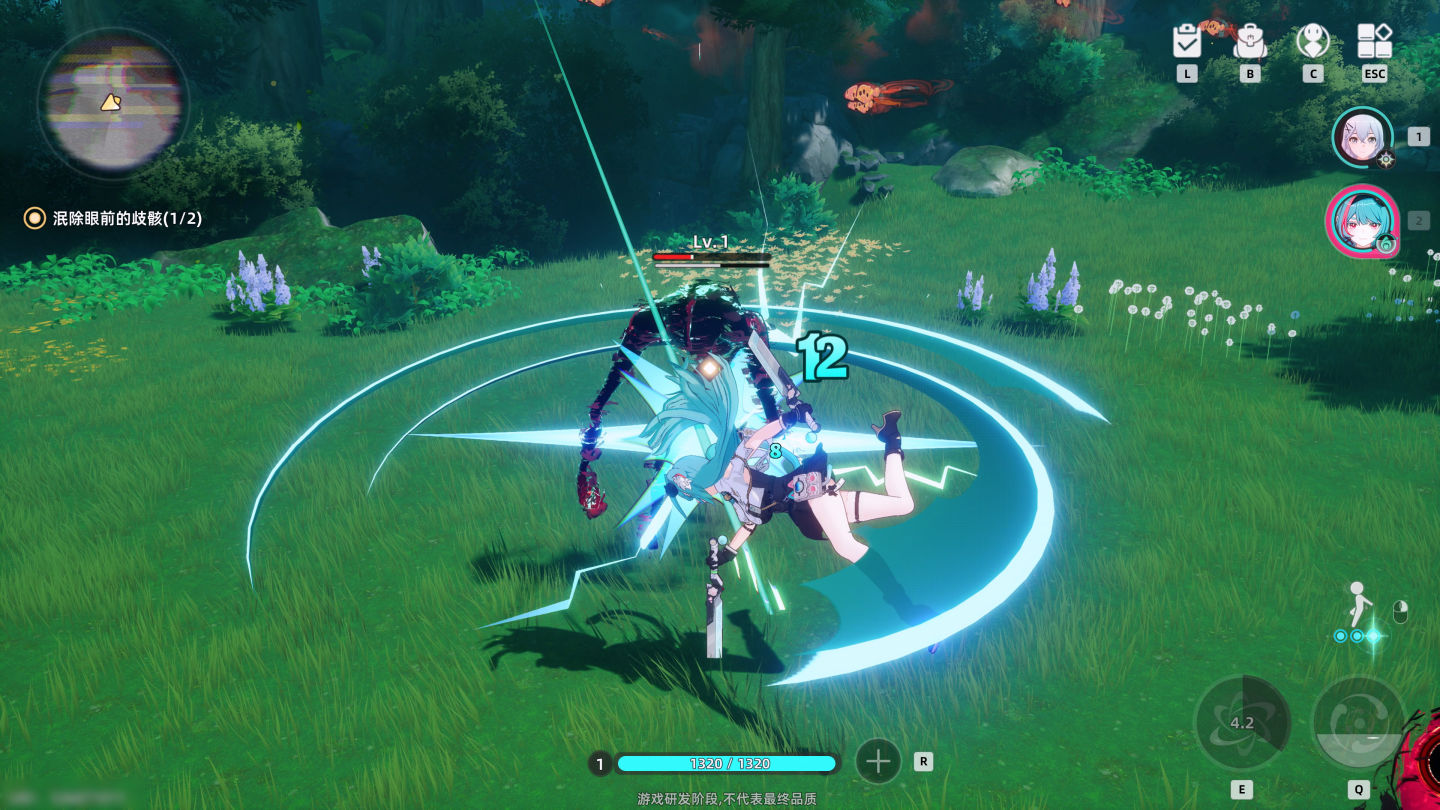Click the running figure dodge icon
The height and width of the screenshot is (810, 1440).
pos(1357,604)
